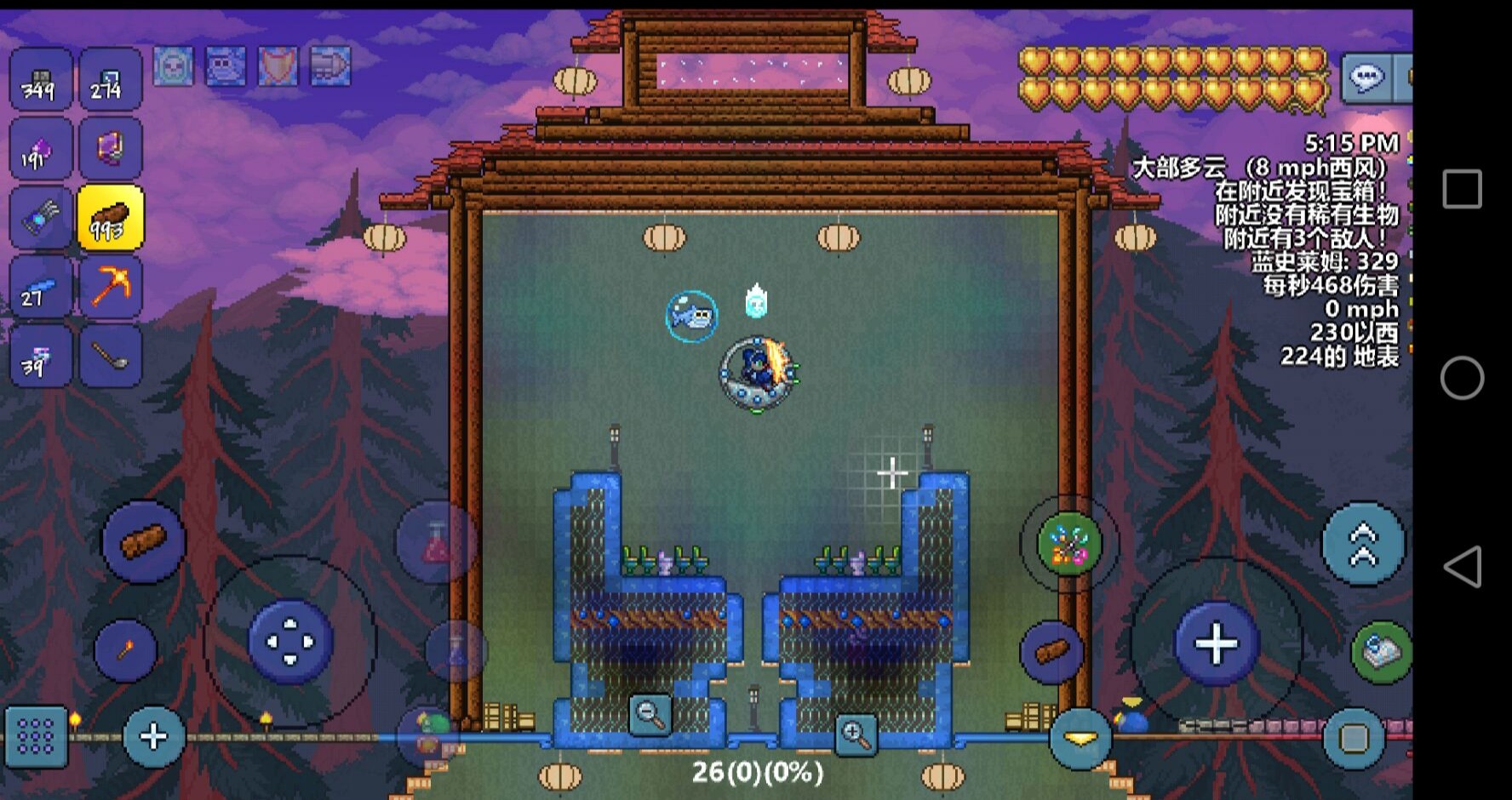1512x800 pixels.
Task: Equip the orange pickaxe hotbar slot
Action: (111, 287)
